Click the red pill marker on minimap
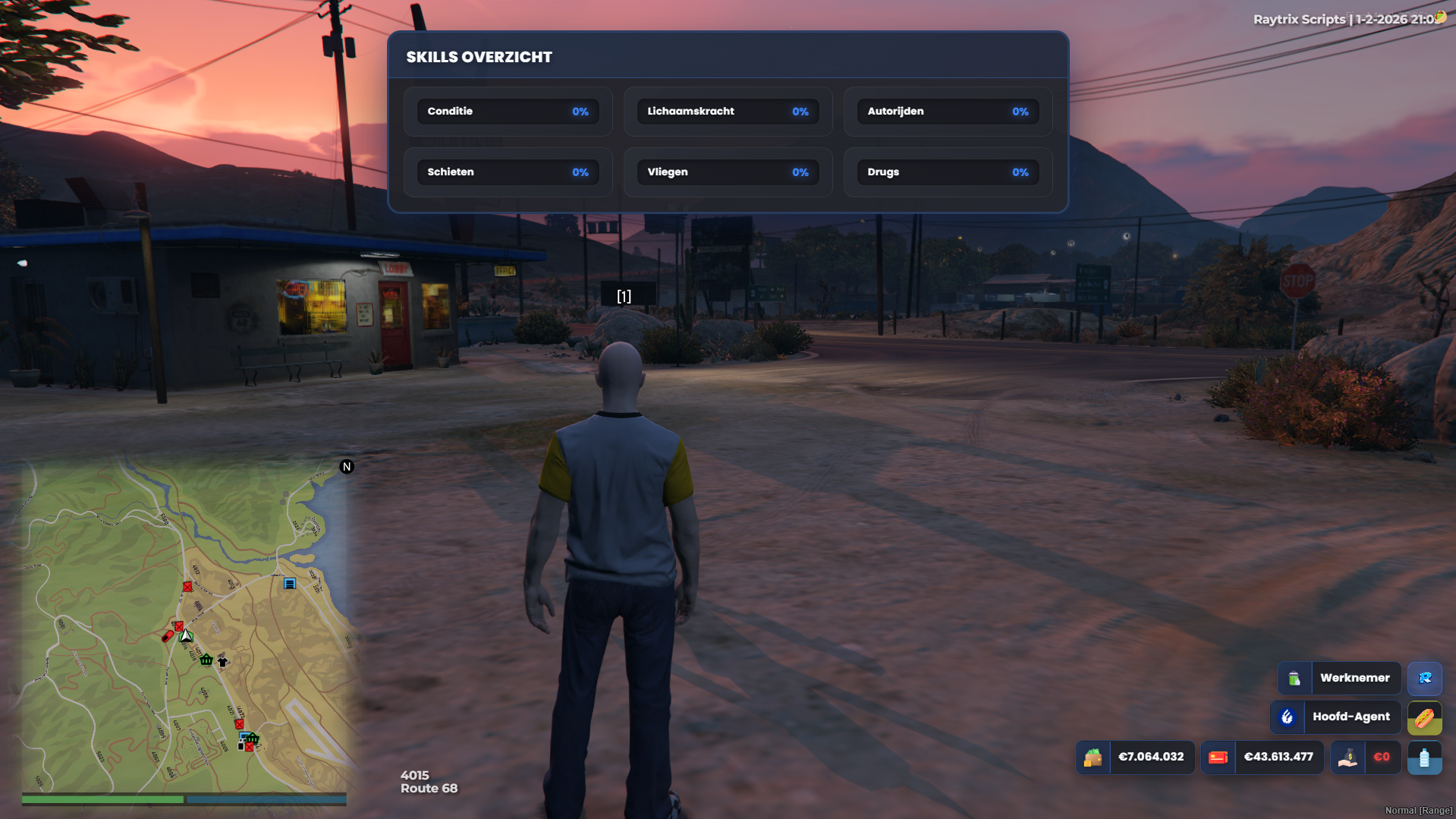This screenshot has width=1456, height=819. (x=168, y=636)
